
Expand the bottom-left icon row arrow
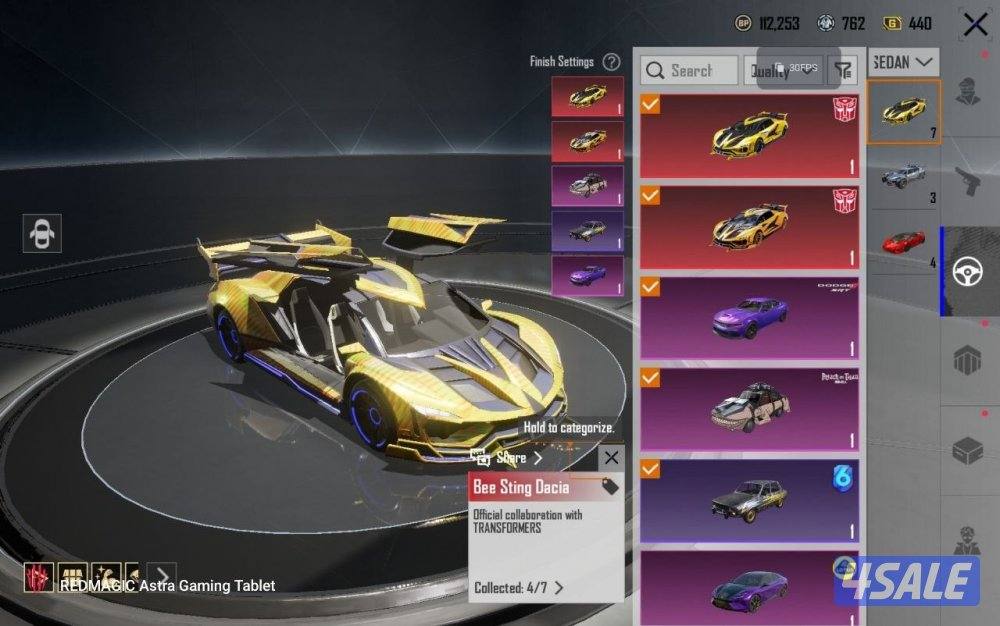point(163,575)
